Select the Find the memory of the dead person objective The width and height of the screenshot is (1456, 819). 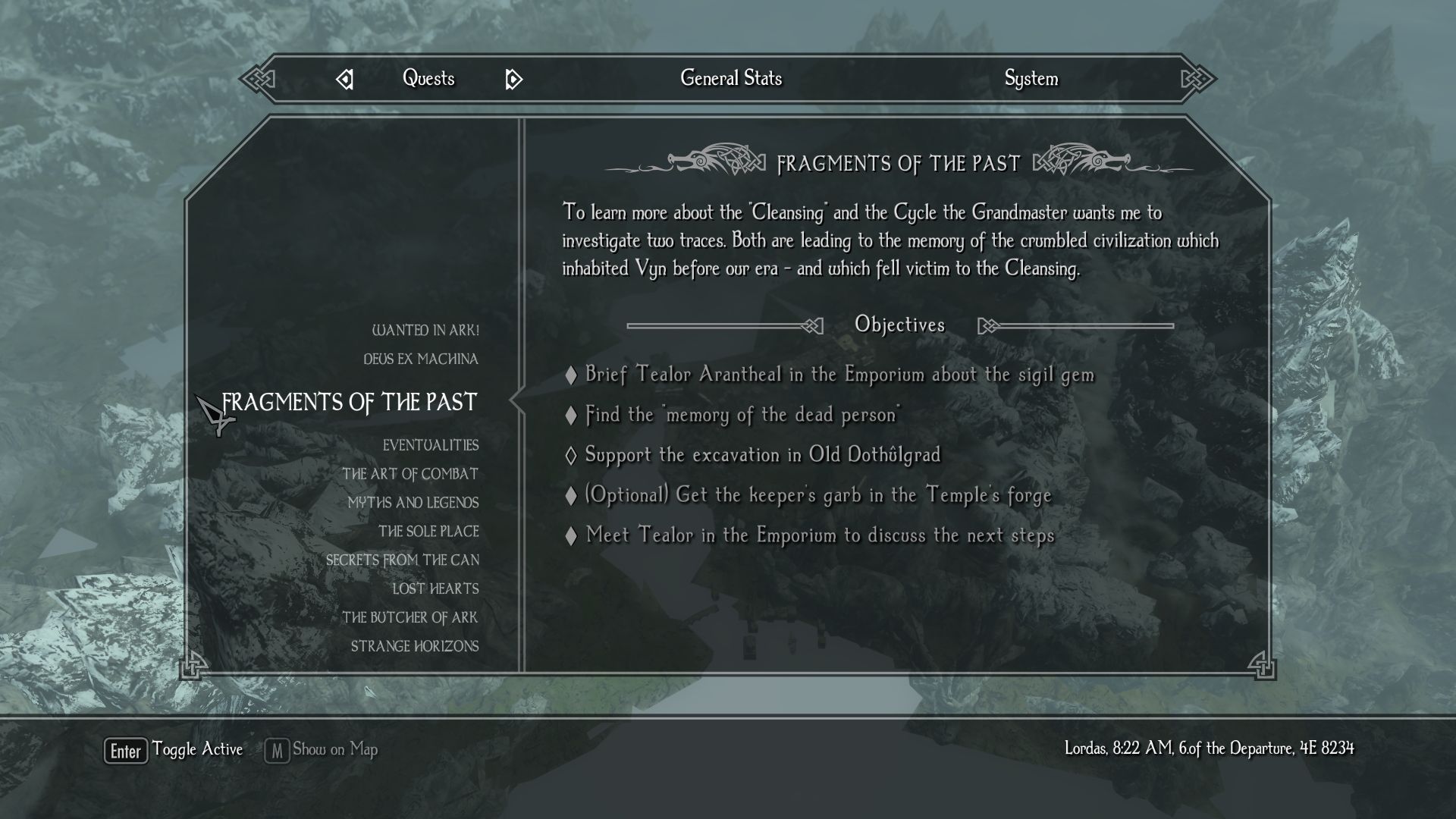[742, 415]
